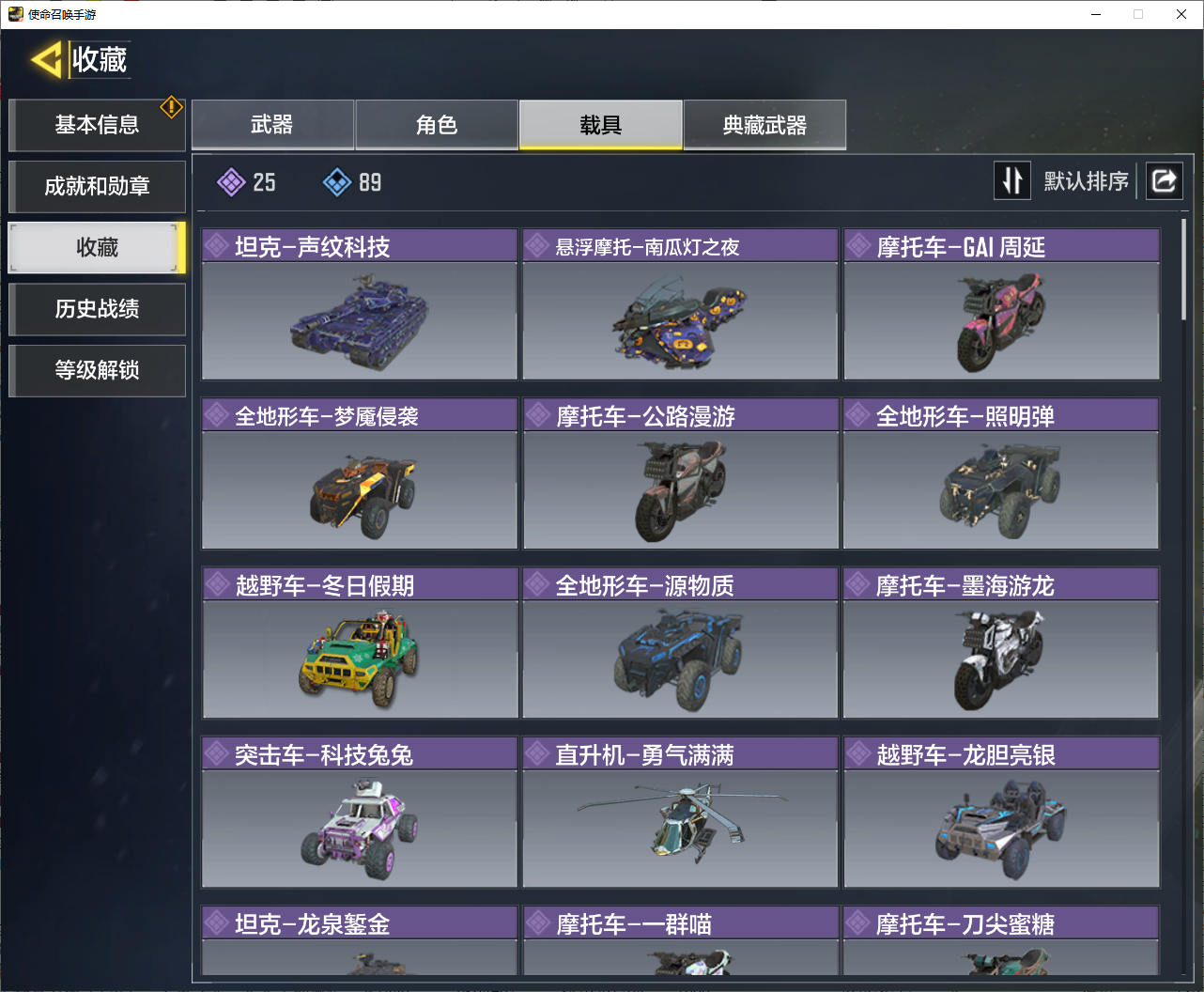The image size is (1204, 992).
Task: Select the 坦克-声纹科技 vehicle card
Action: coord(360,304)
